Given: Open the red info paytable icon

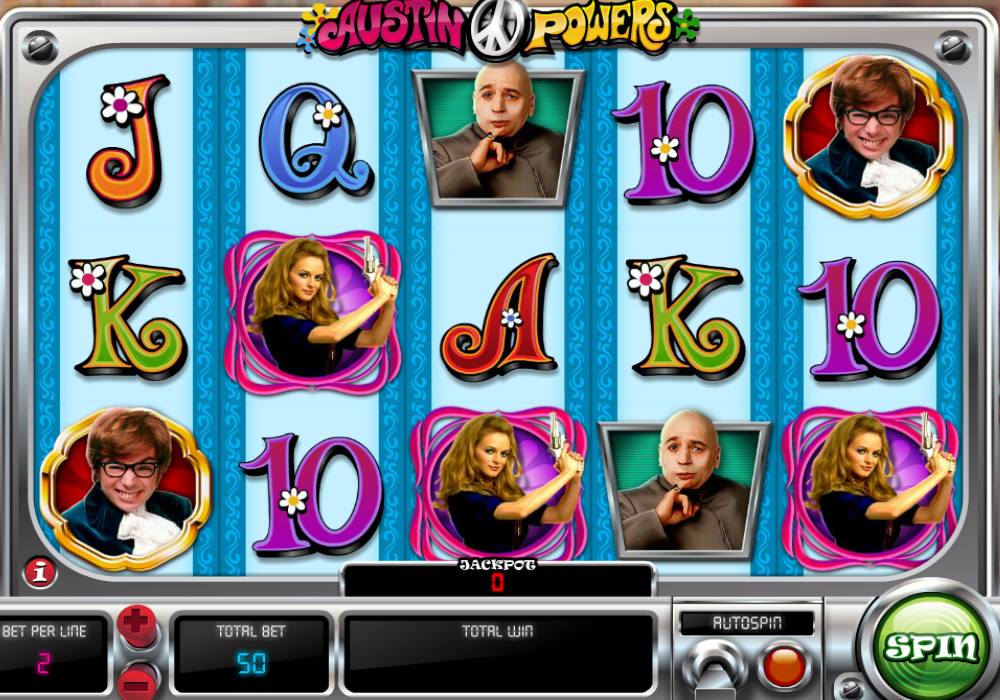Looking at the screenshot, I should pos(39,571).
